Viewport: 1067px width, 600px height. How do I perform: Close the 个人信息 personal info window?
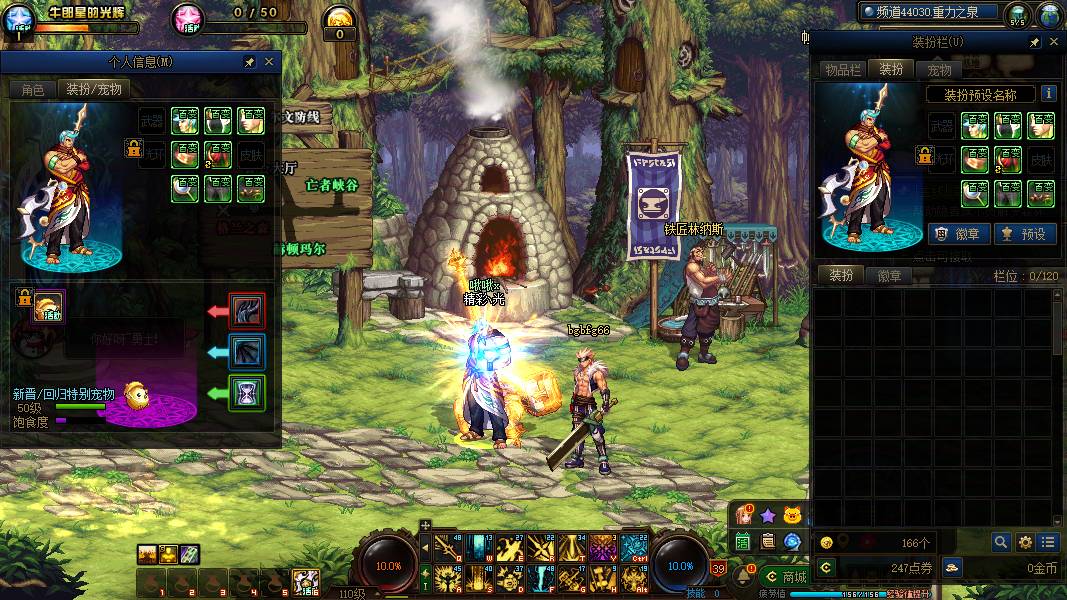coord(268,62)
